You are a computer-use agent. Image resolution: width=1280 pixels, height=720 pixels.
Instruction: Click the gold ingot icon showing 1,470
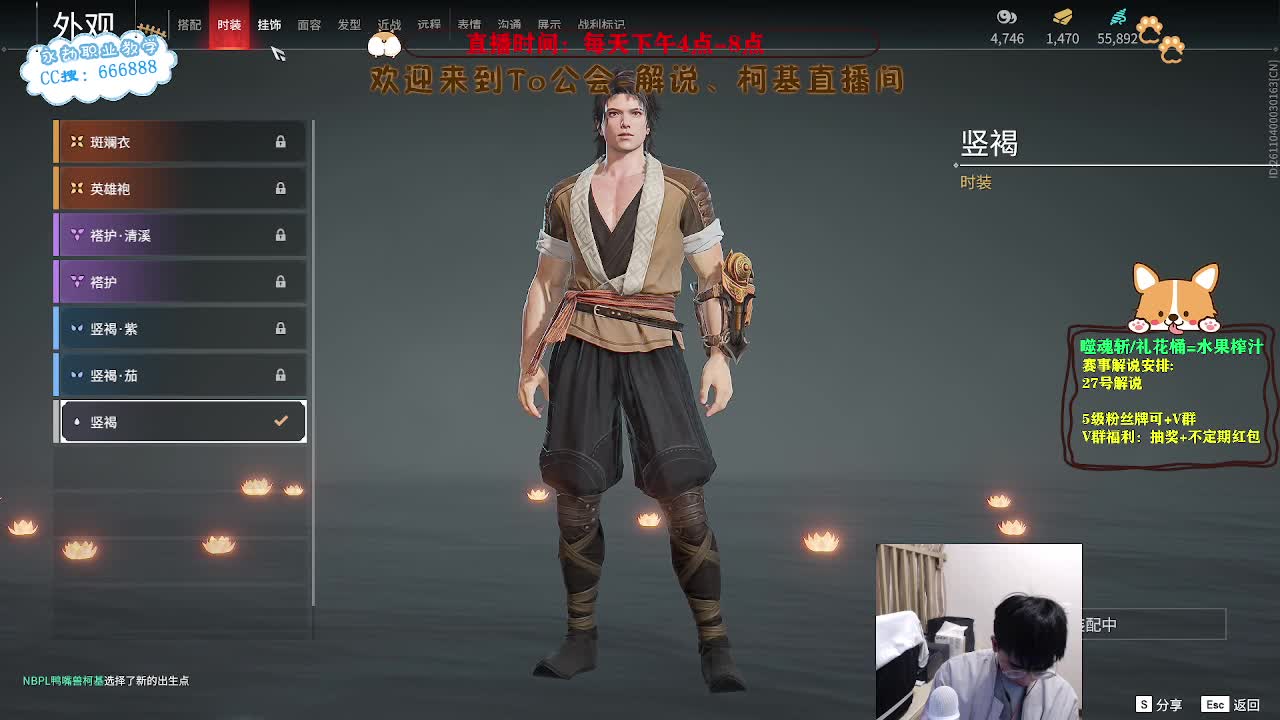click(x=1061, y=17)
